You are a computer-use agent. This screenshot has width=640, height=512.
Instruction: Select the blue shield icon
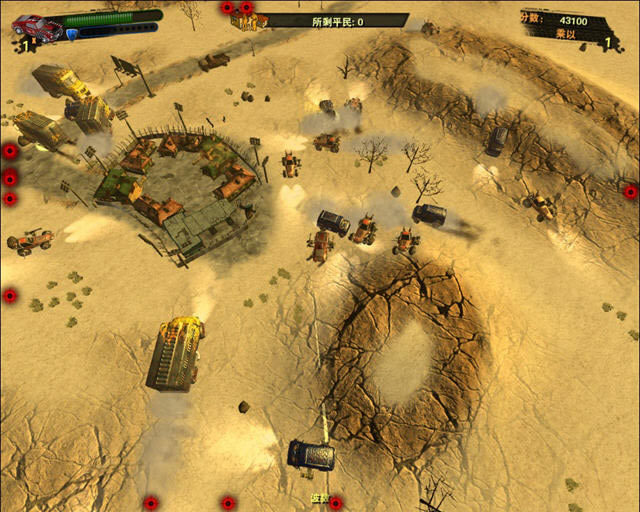73,34
